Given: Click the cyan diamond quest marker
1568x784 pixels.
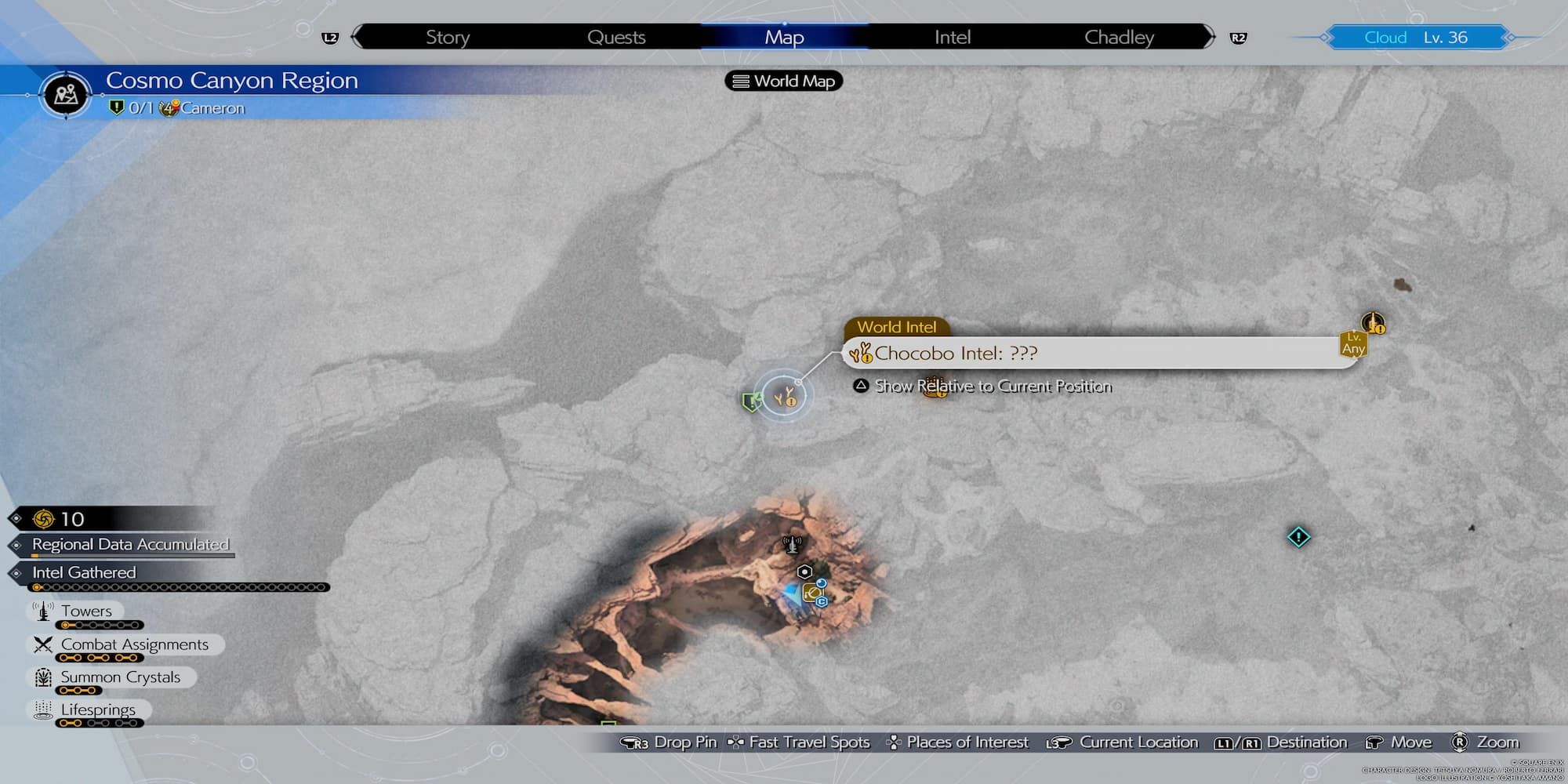Looking at the screenshot, I should 1299,539.
